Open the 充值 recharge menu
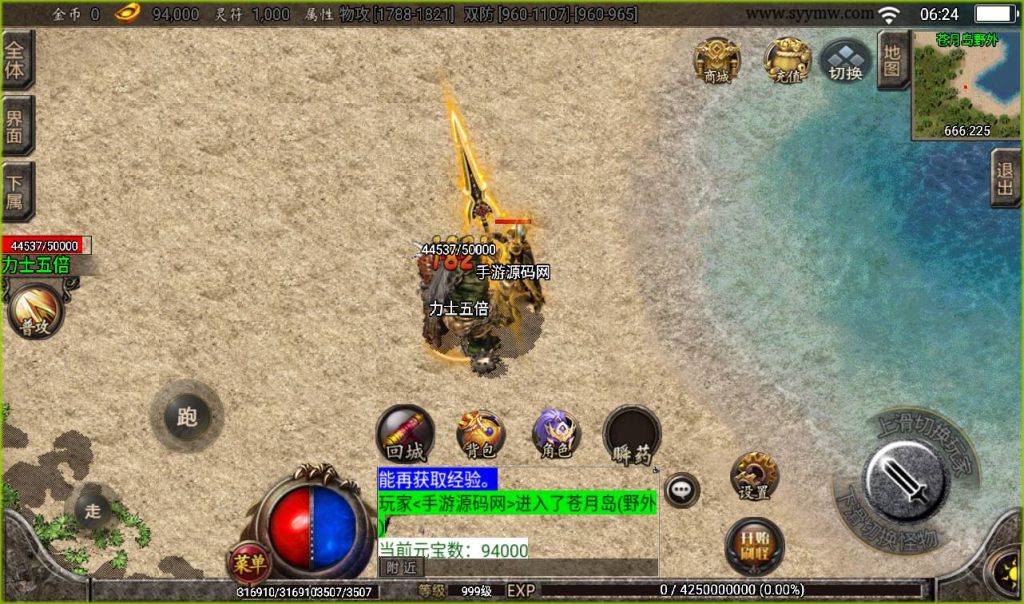This screenshot has width=1024, height=604. 787,61
